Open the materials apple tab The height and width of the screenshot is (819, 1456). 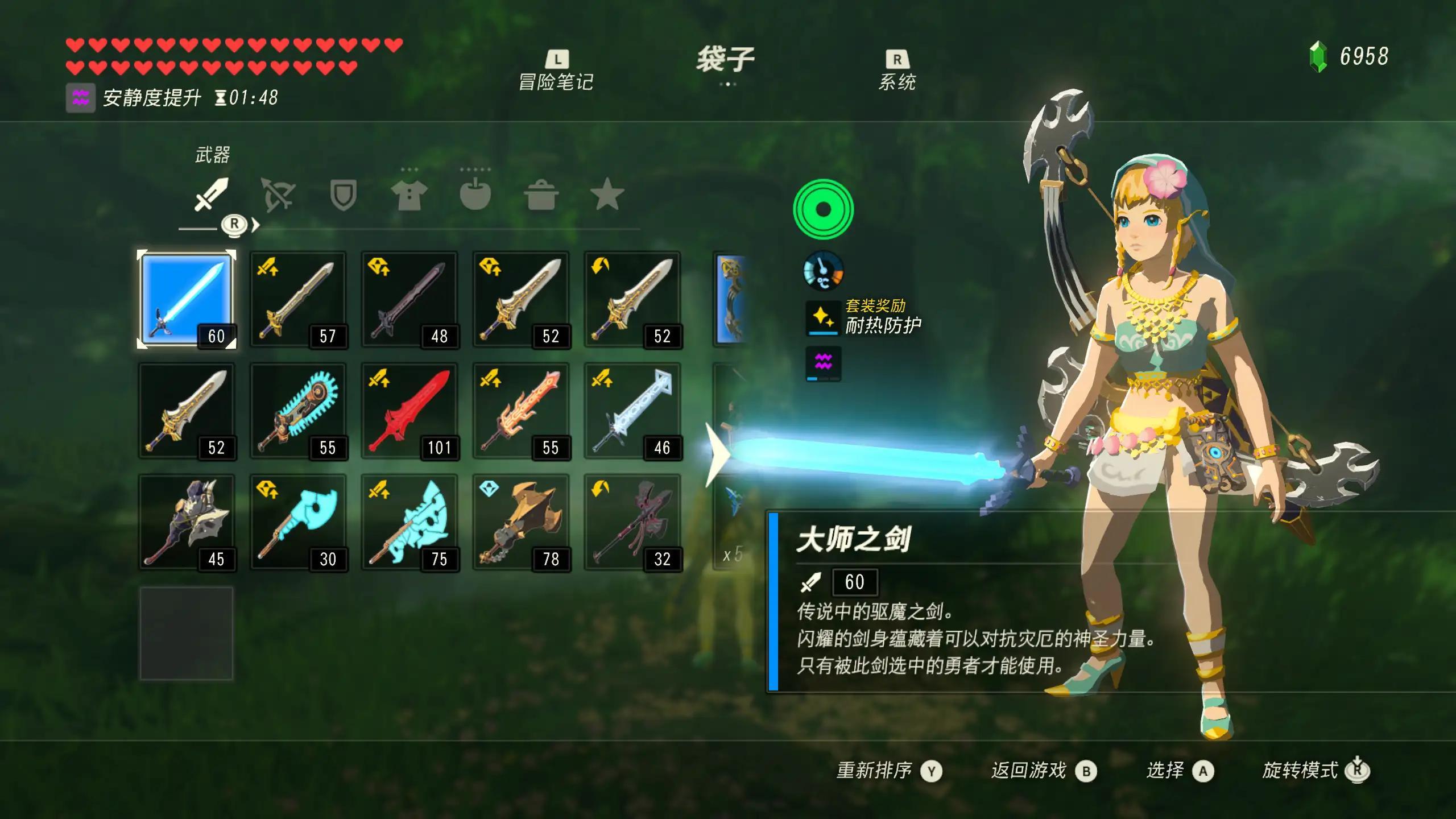coord(475,195)
